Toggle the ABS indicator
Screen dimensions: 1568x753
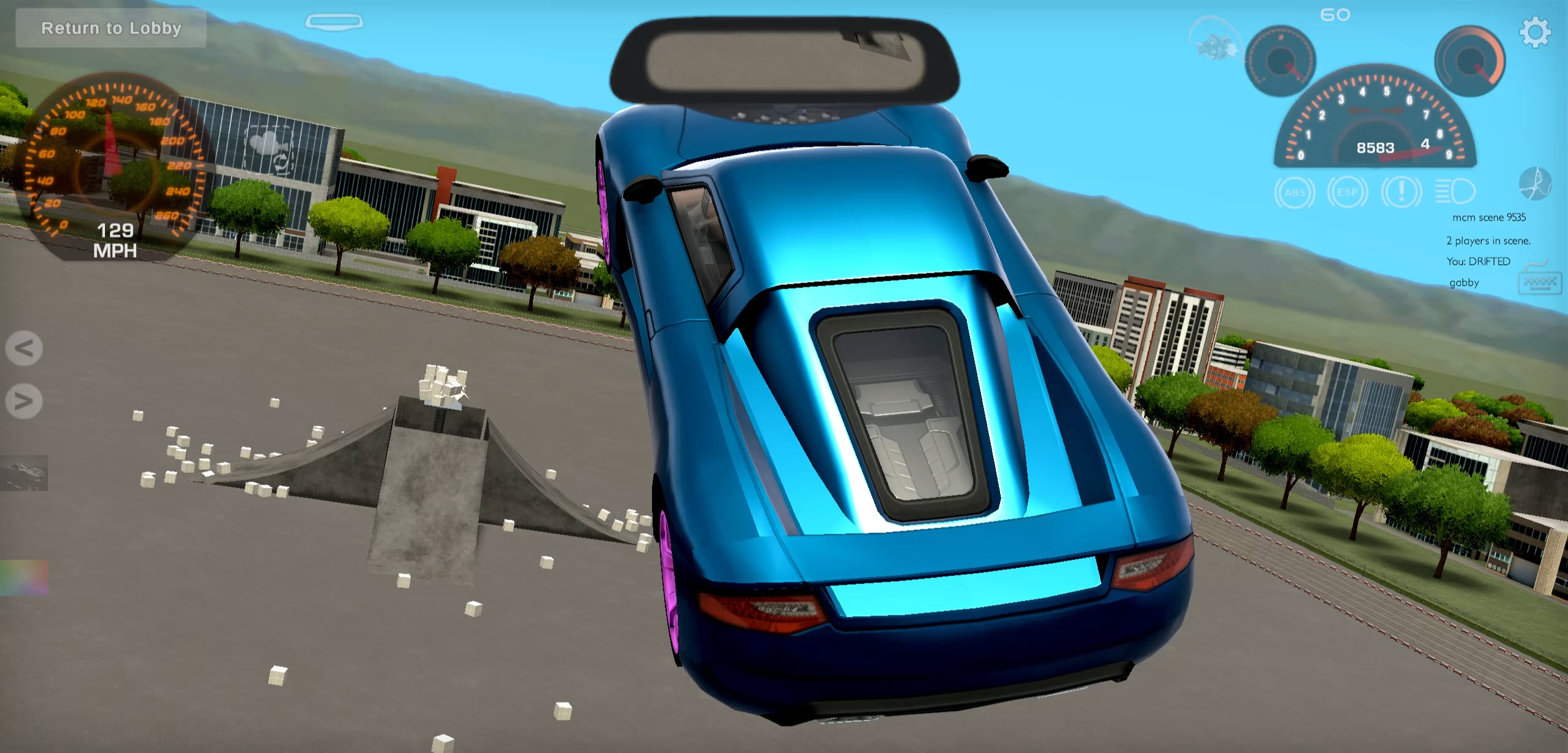click(1294, 192)
